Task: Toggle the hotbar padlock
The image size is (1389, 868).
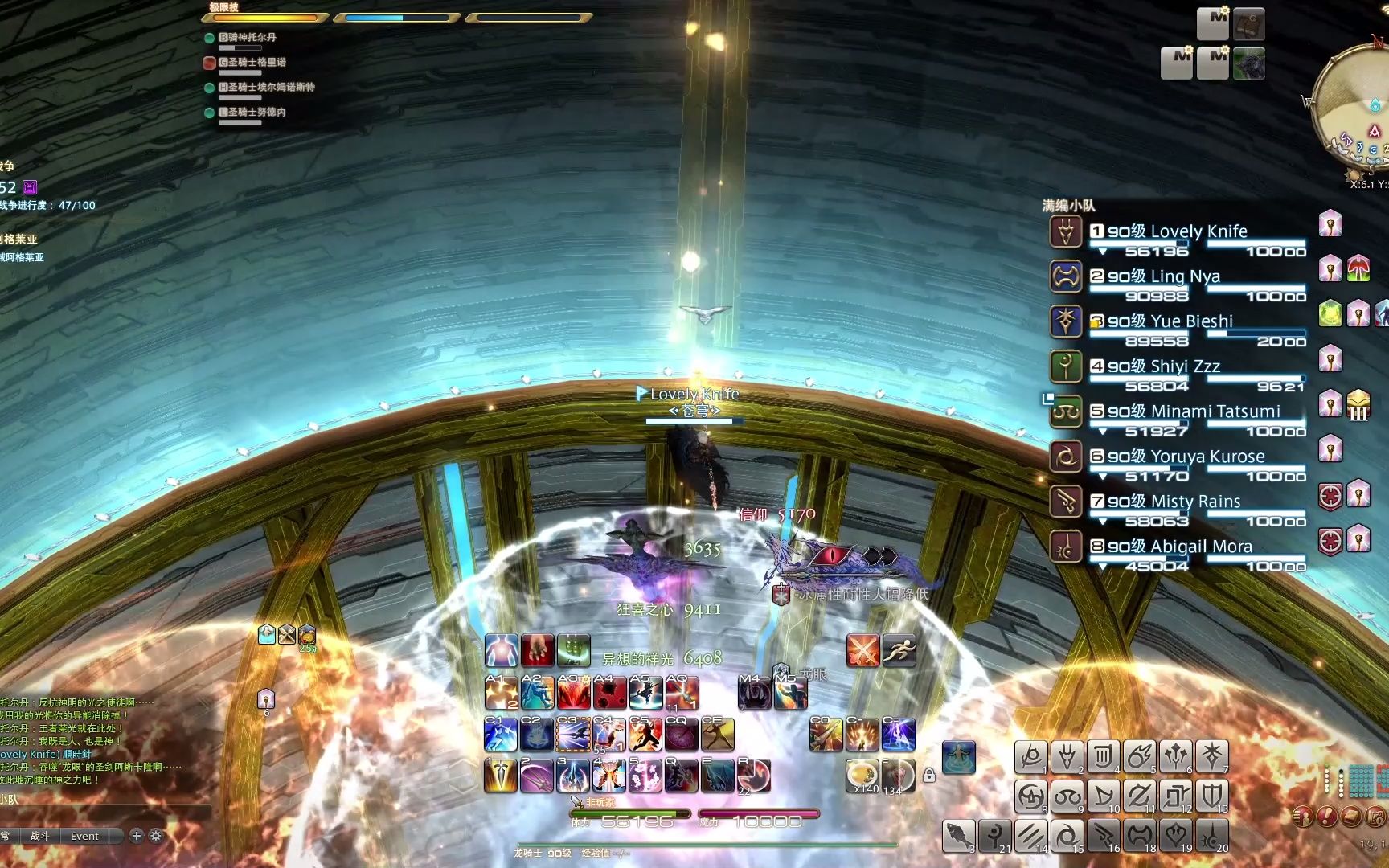Action: click(929, 776)
